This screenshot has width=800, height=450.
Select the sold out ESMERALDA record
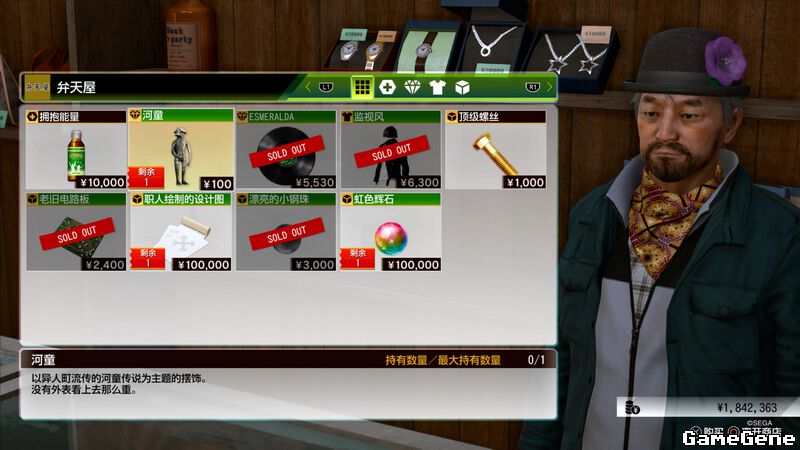click(x=286, y=150)
